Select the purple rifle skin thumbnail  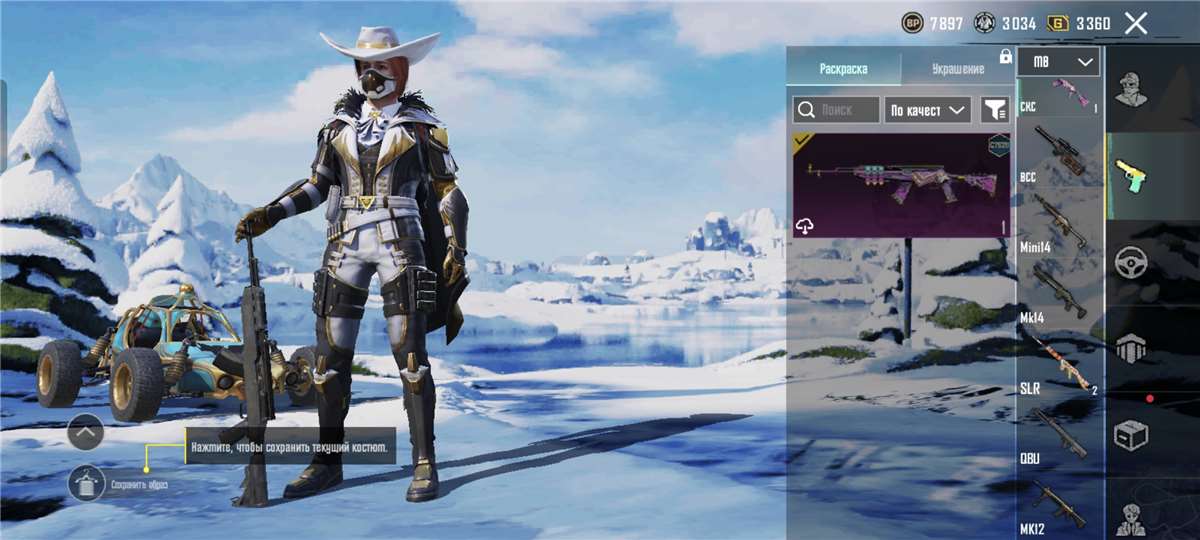pyautogui.click(x=900, y=185)
